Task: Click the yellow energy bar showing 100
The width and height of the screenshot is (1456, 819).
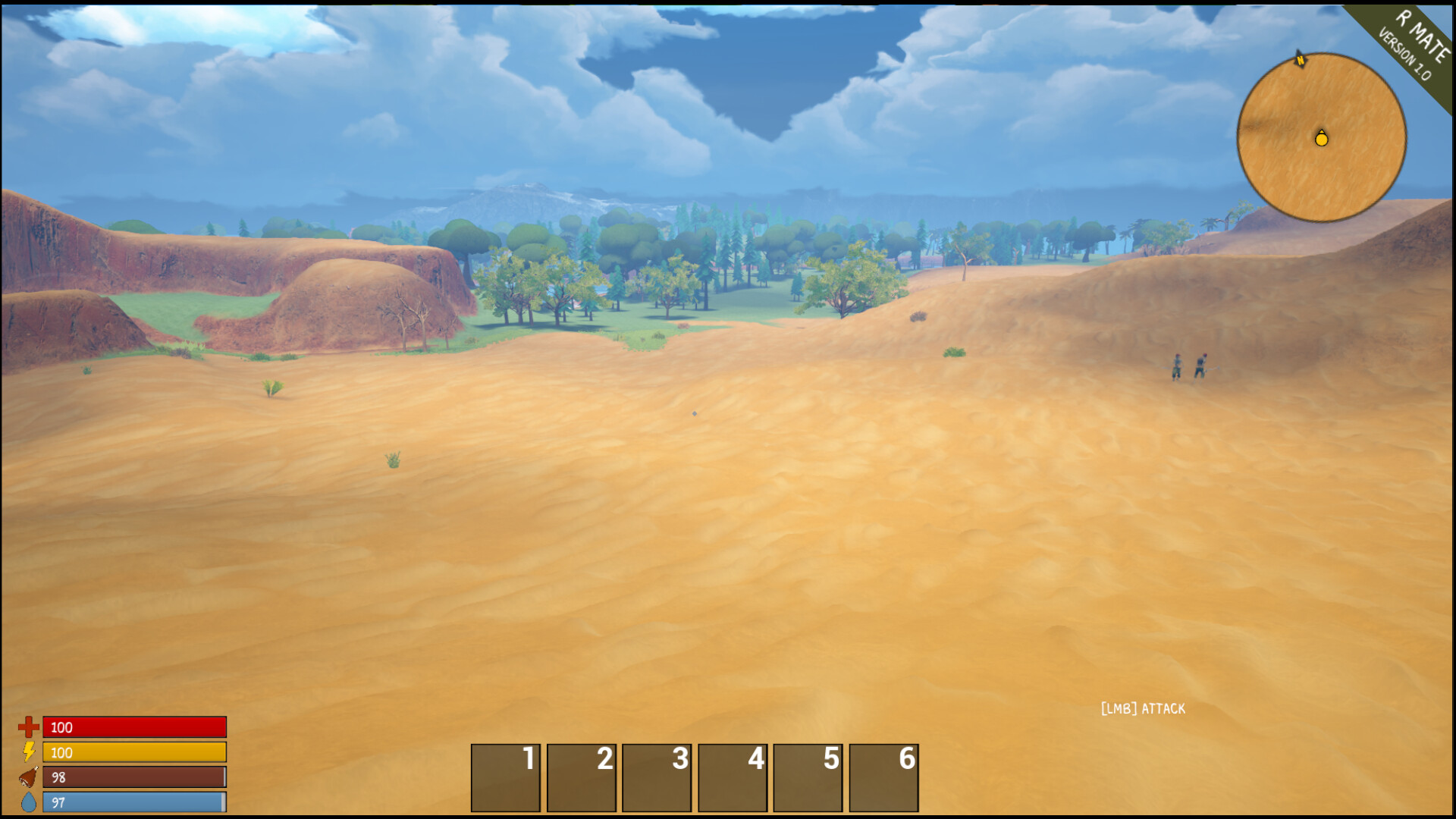Action: click(133, 753)
